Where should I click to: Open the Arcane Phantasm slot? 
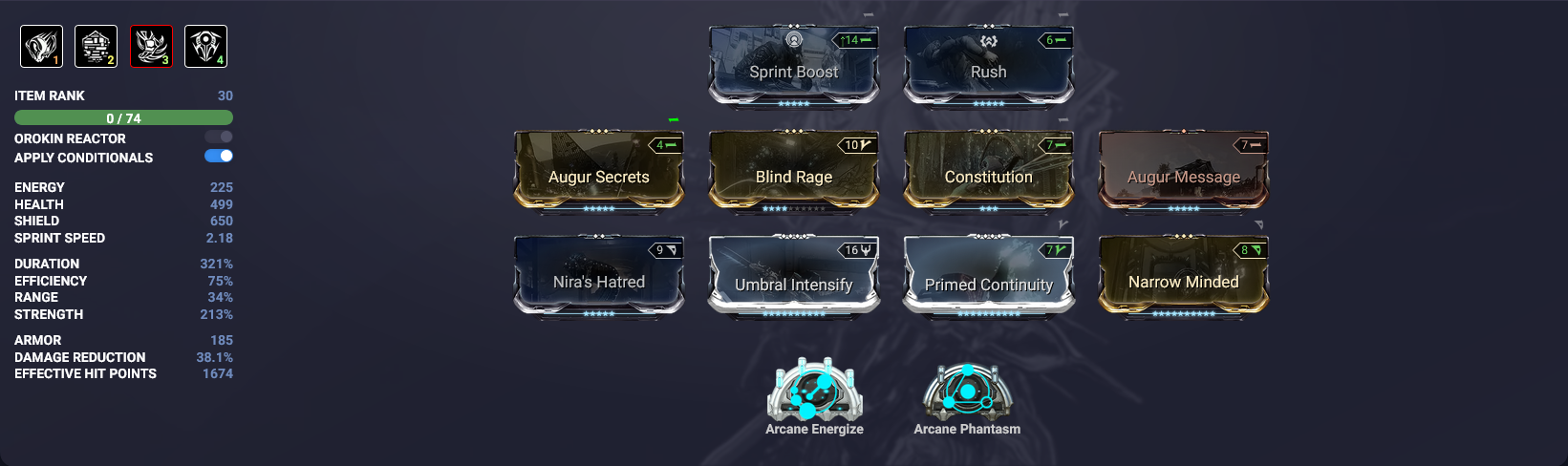tap(967, 392)
